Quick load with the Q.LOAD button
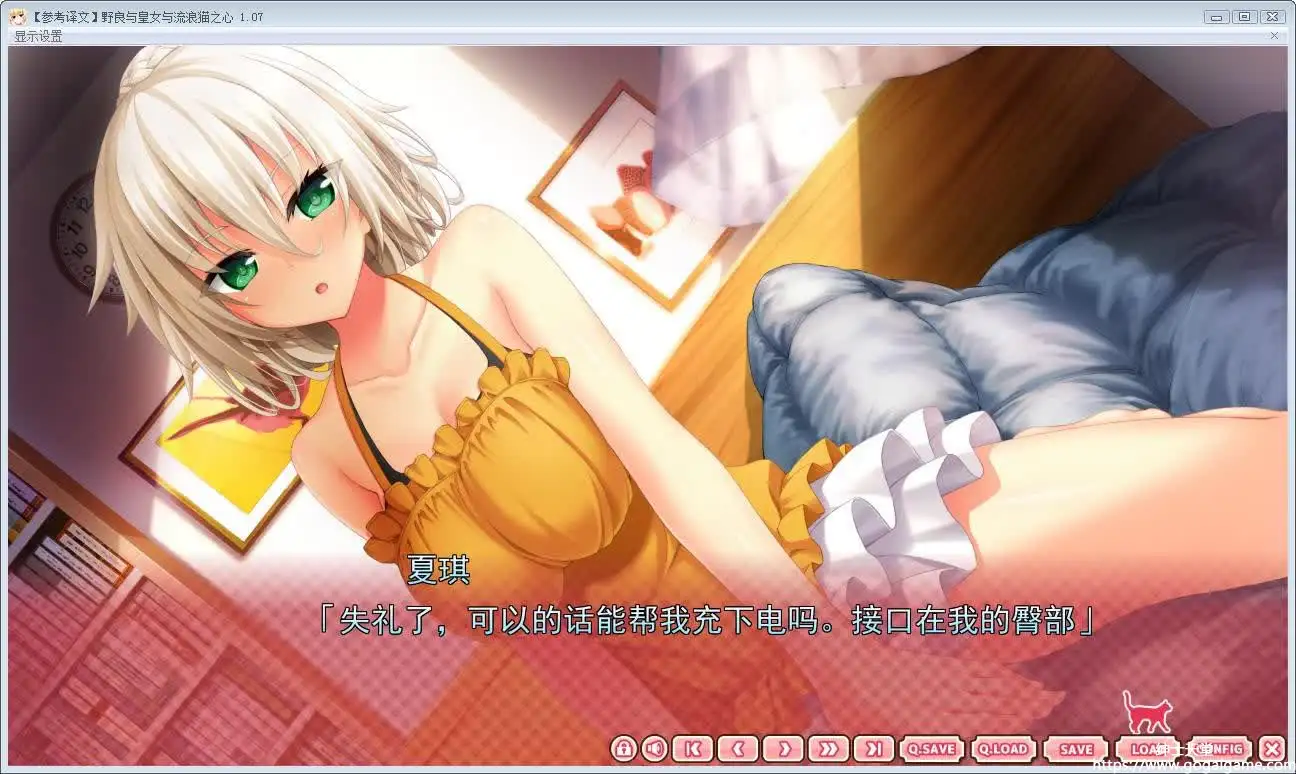Viewport: 1296px width, 774px height. pos(1003,748)
